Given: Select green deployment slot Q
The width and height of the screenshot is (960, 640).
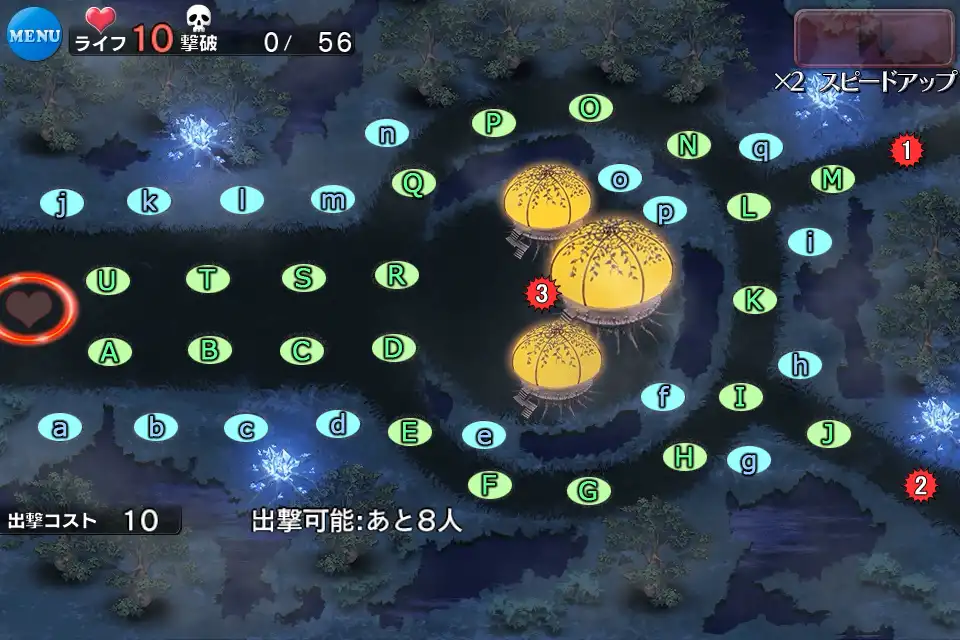Looking at the screenshot, I should point(413,183).
